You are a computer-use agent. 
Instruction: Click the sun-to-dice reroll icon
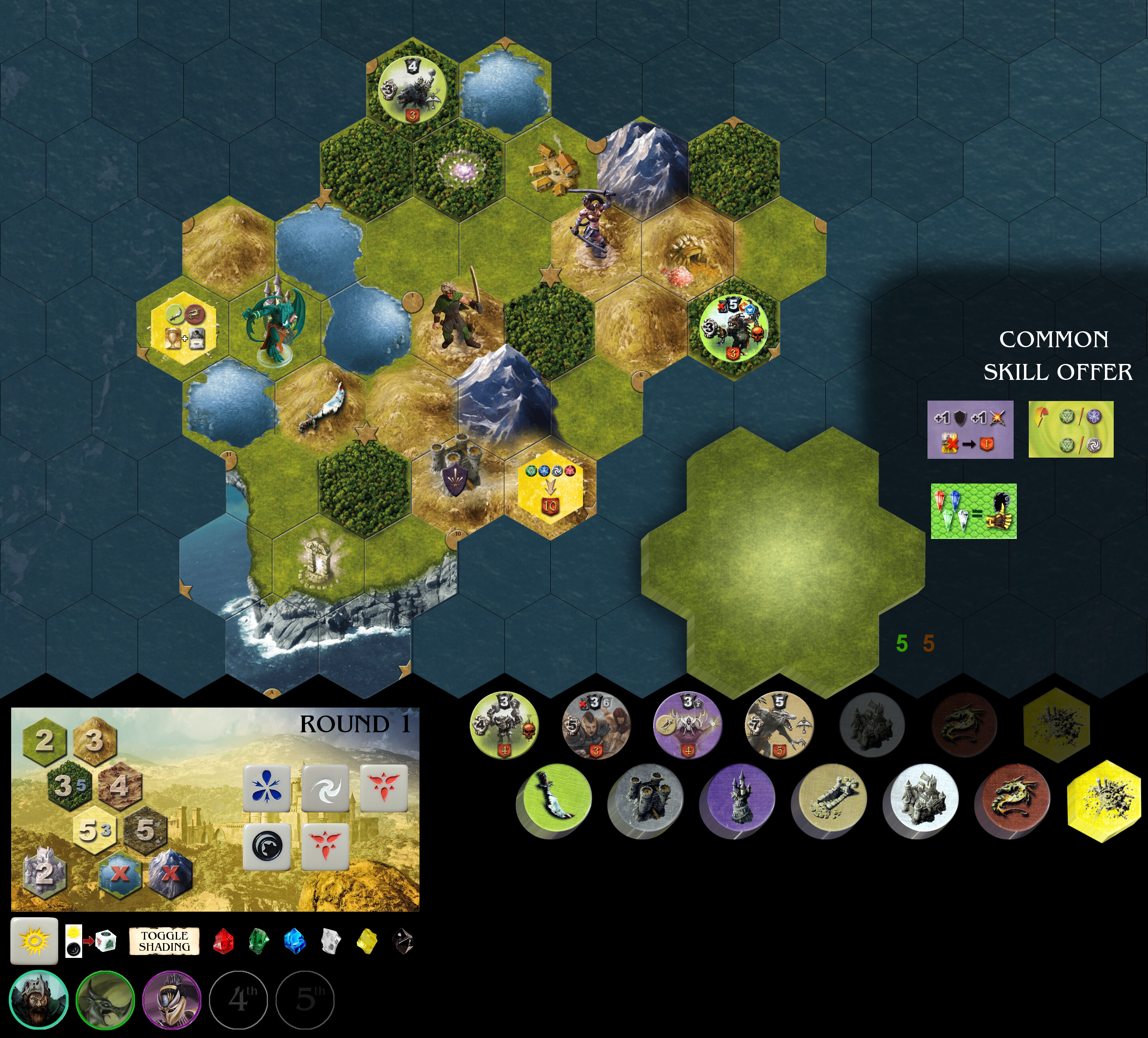(x=91, y=941)
